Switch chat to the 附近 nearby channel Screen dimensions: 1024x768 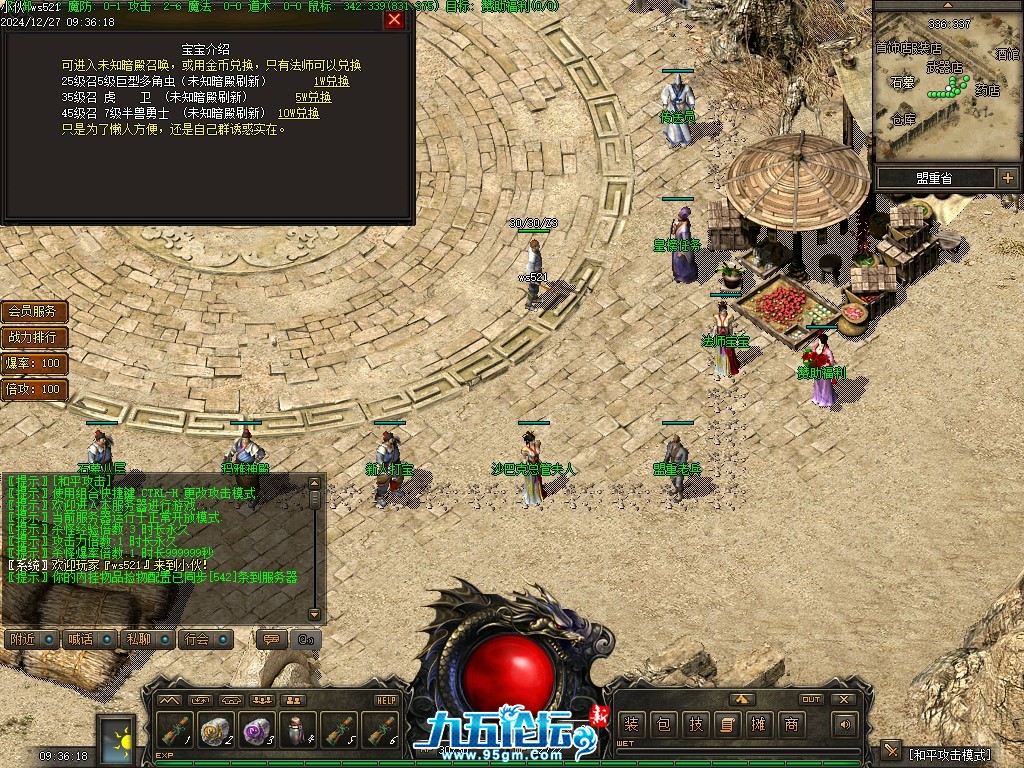coord(28,639)
